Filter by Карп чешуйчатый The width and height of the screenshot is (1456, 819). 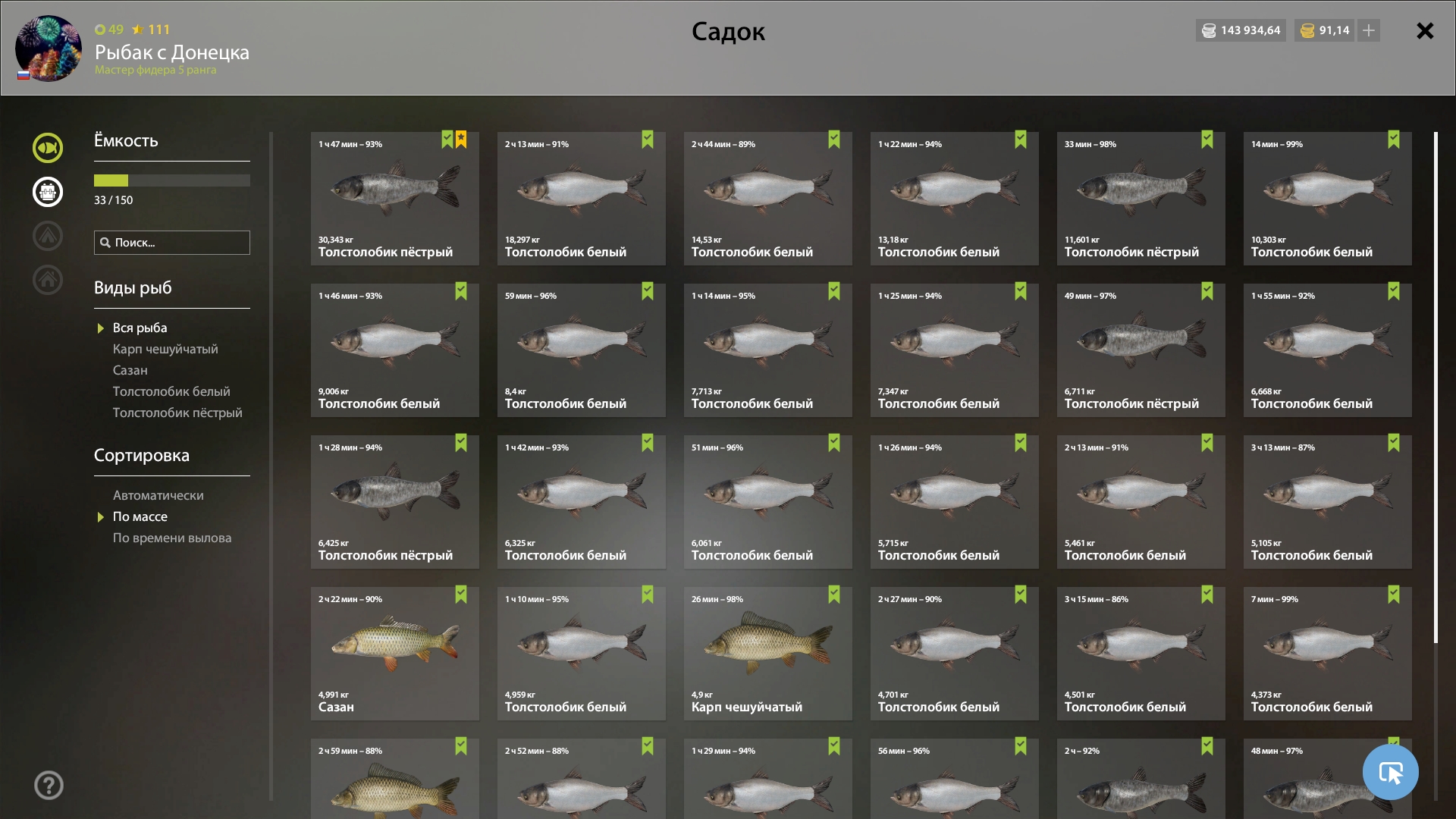[165, 349]
